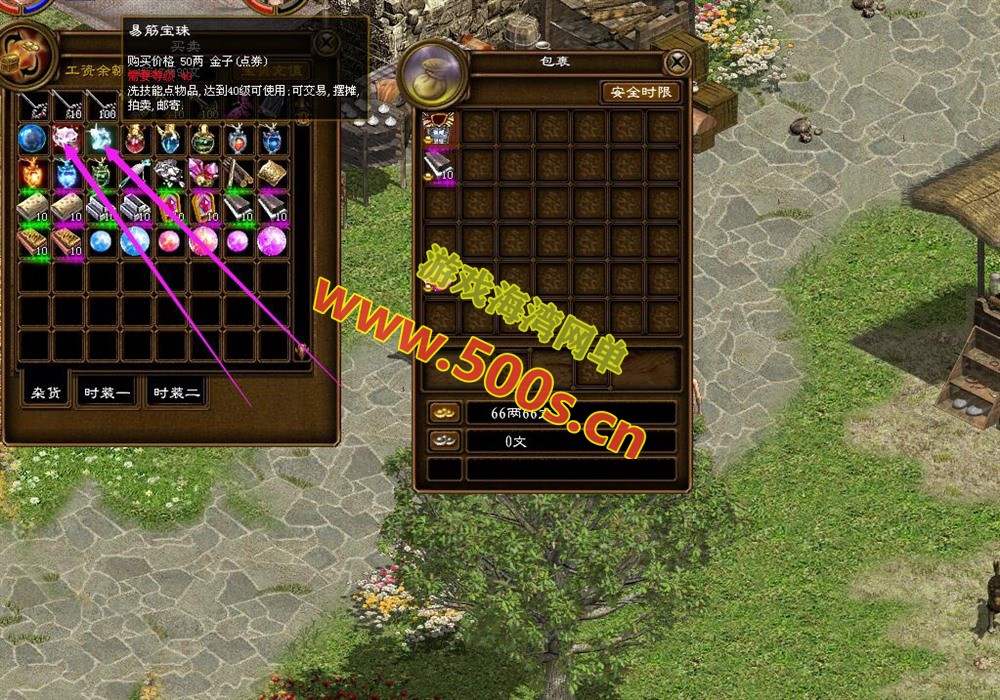Choose the pink-white crystal orb shop item
Screen dimensions: 1000x700
click(66, 138)
